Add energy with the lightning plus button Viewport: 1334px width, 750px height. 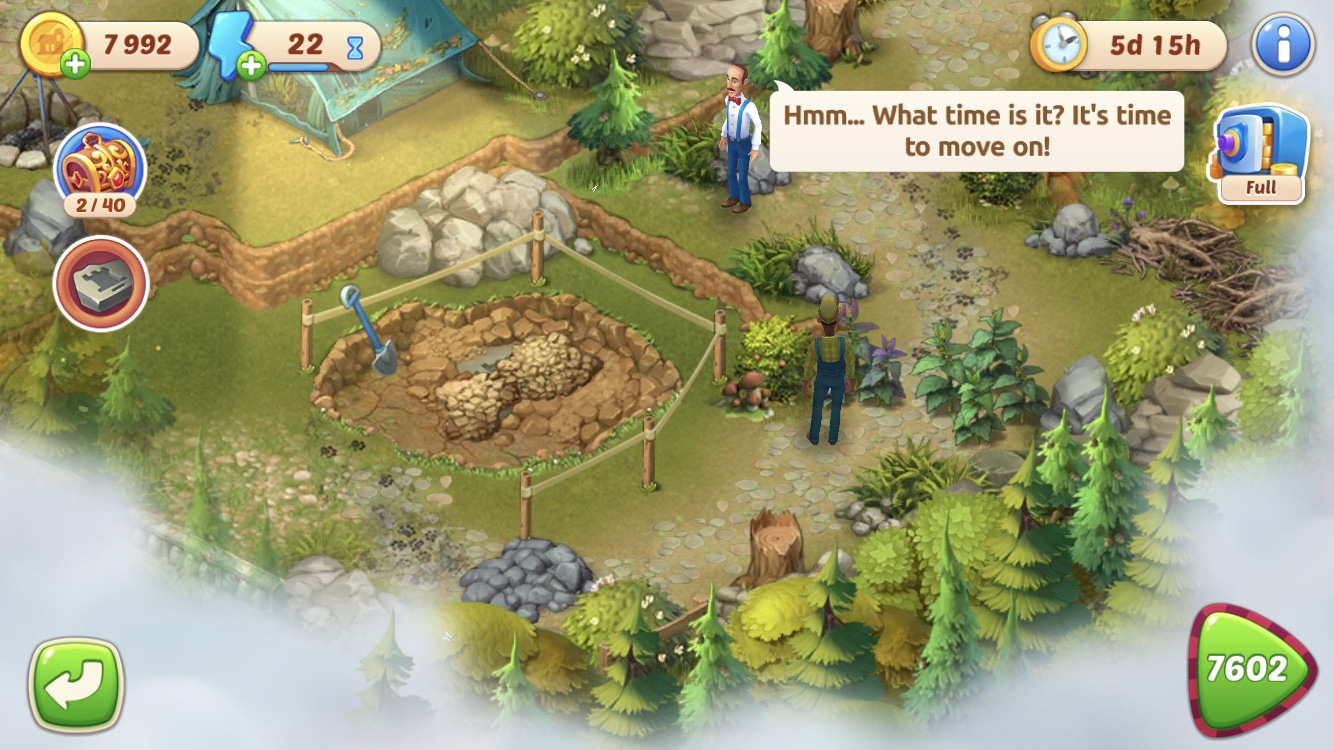coord(250,66)
